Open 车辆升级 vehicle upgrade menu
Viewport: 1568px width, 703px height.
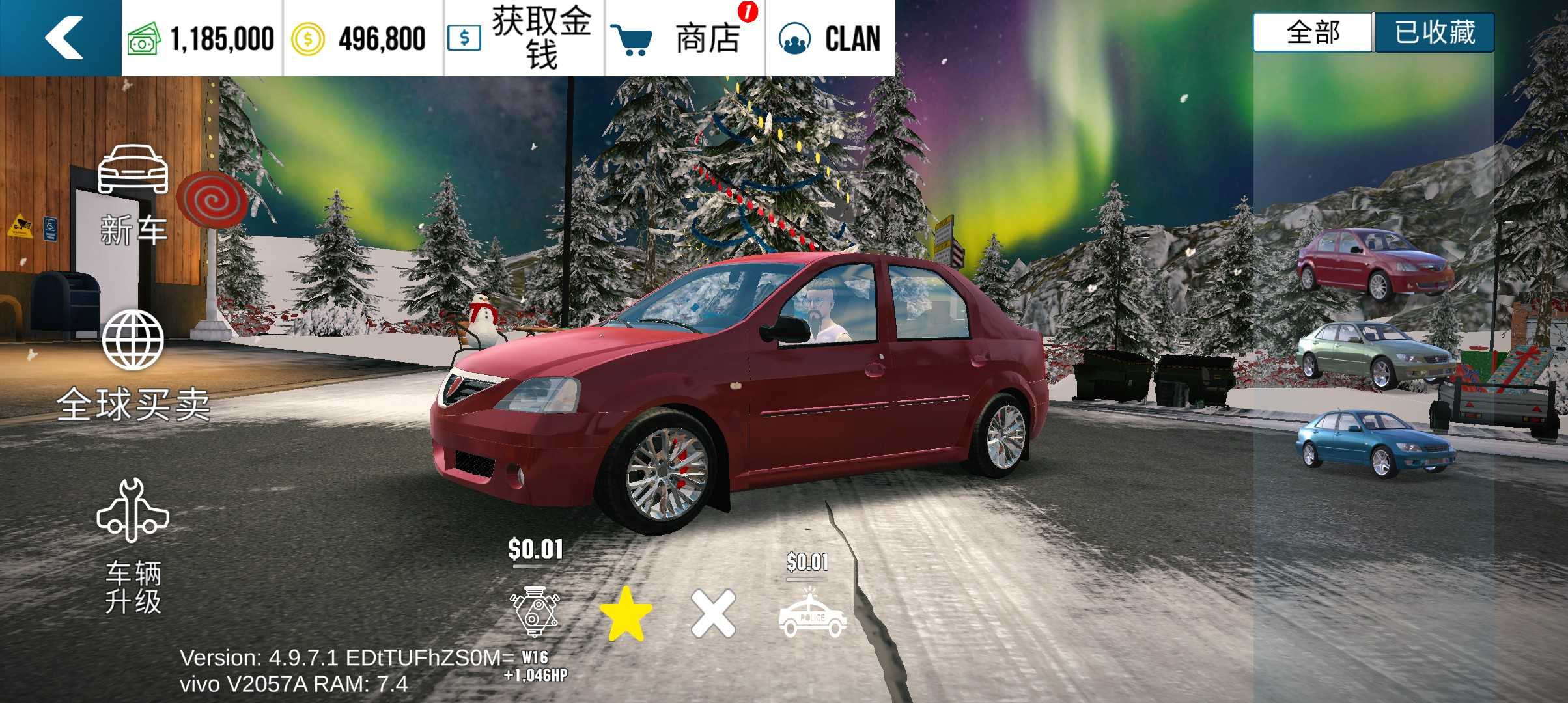point(133,547)
